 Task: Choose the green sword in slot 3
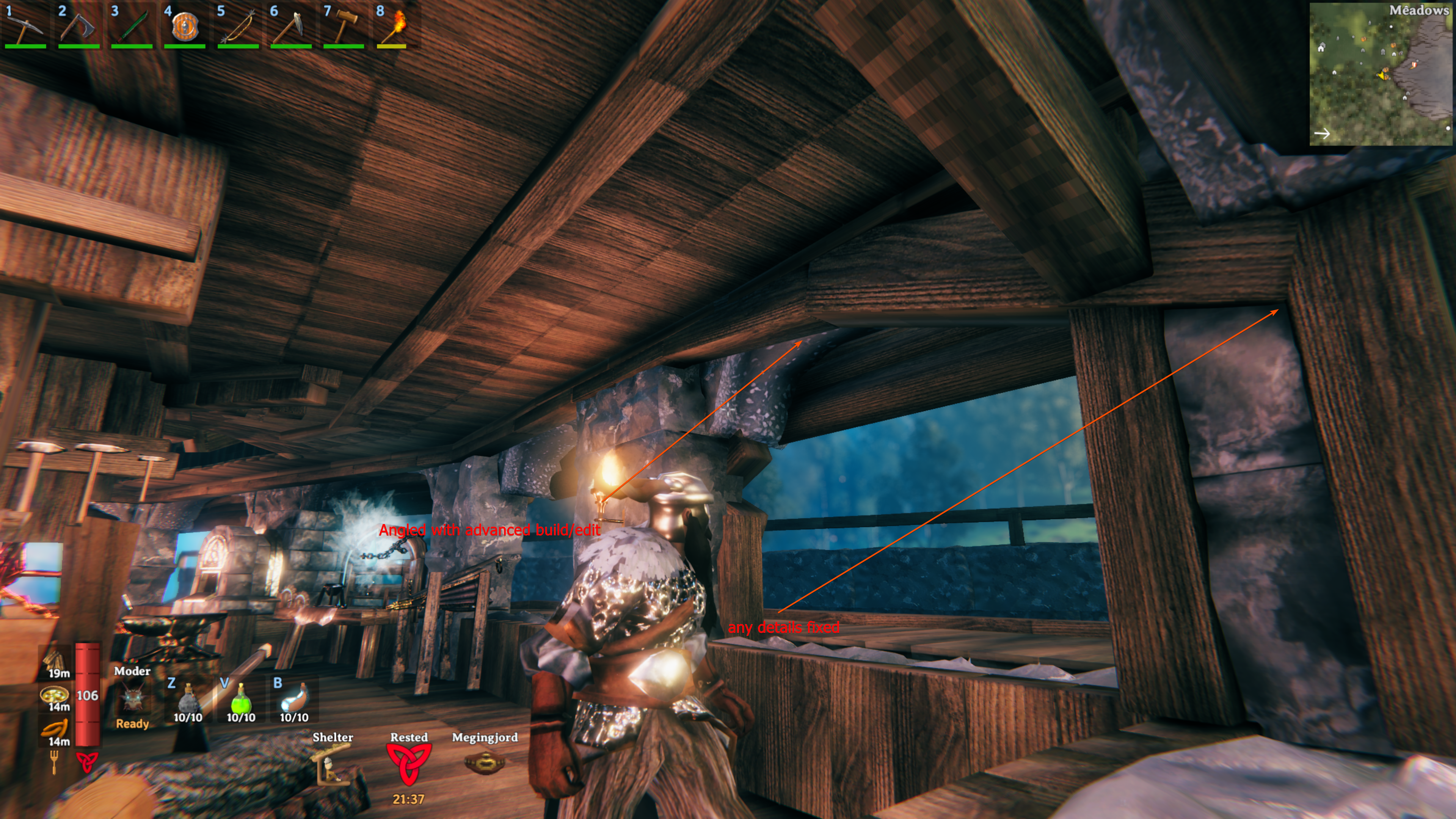click(x=132, y=26)
